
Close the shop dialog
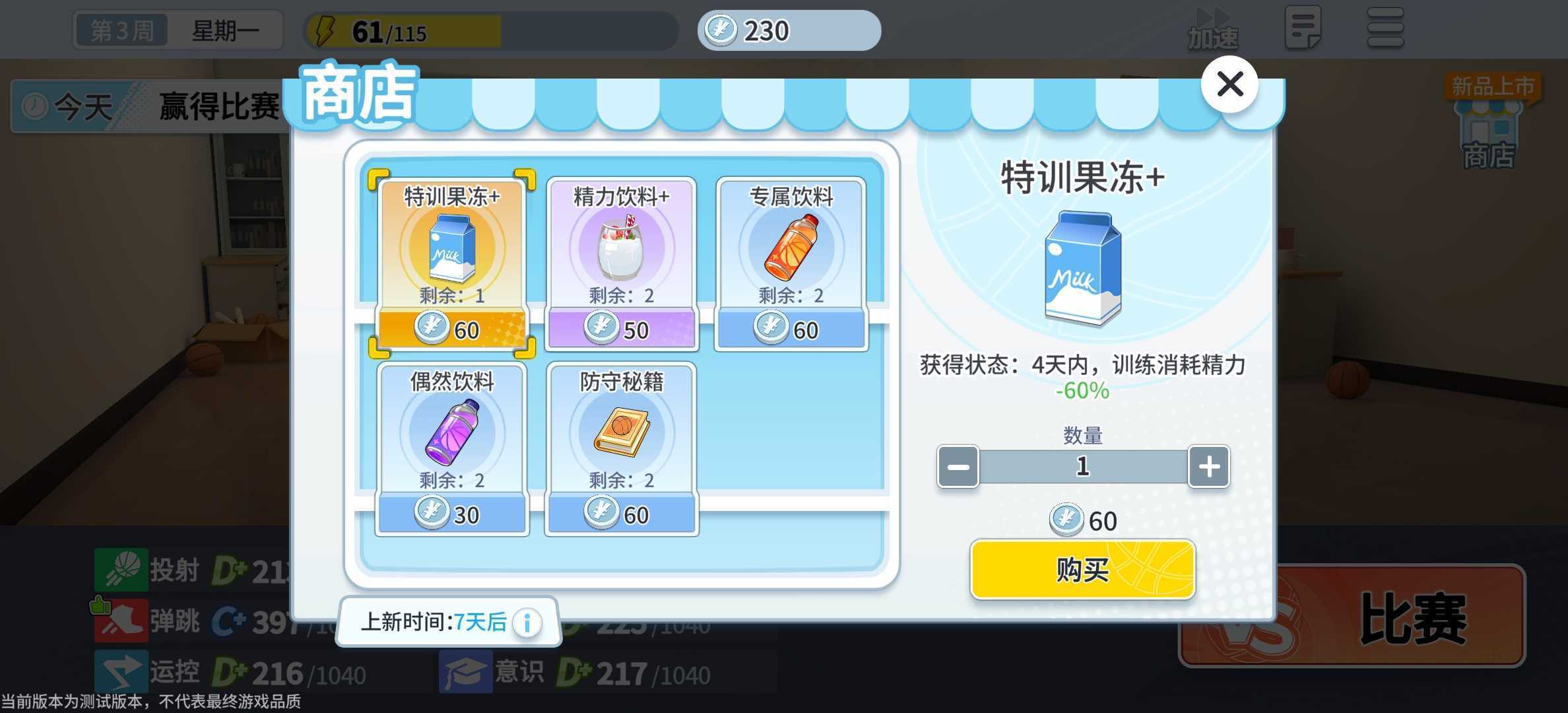pyautogui.click(x=1229, y=85)
